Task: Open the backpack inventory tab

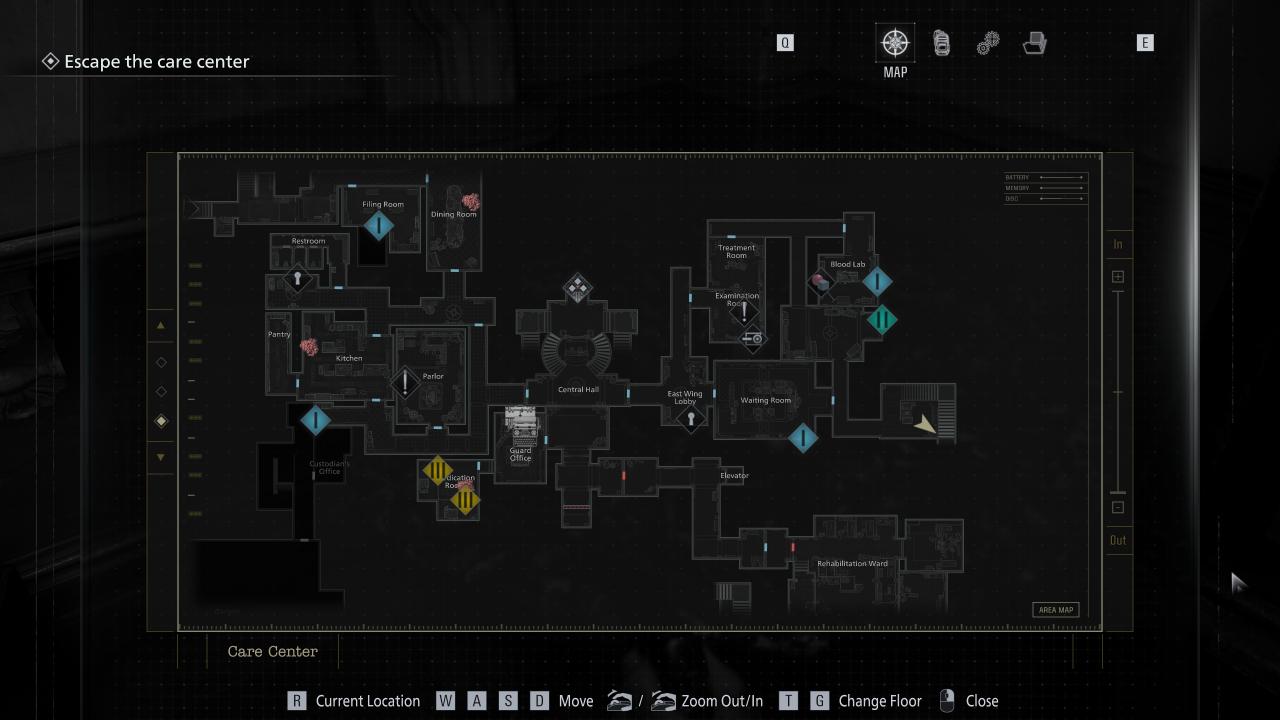Action: (941, 43)
